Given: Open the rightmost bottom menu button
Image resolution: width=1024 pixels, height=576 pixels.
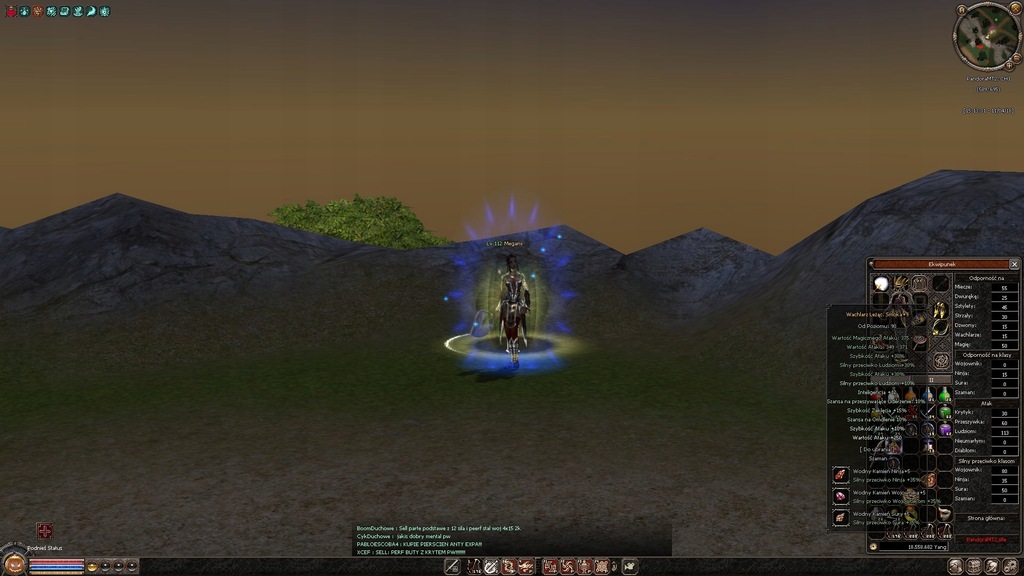Looking at the screenshot, I should 1010,567.
